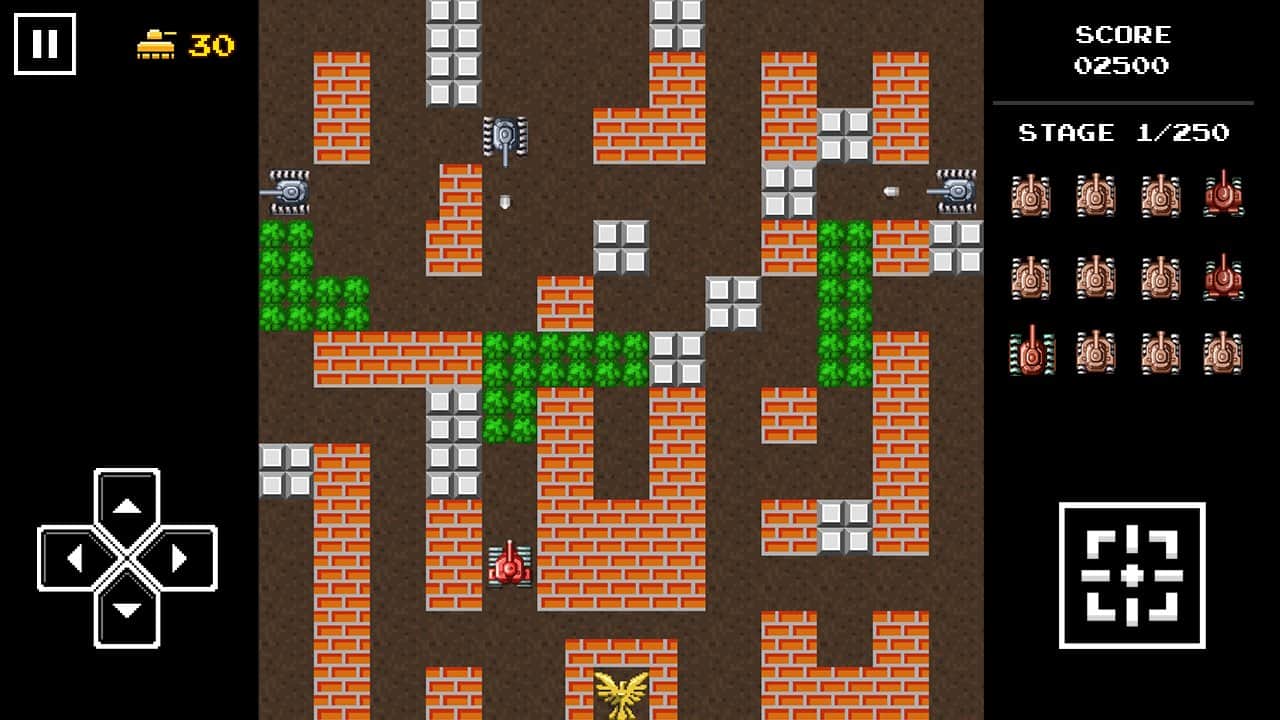
Task: Click the STAGE 1/250 label
Action: point(1122,132)
